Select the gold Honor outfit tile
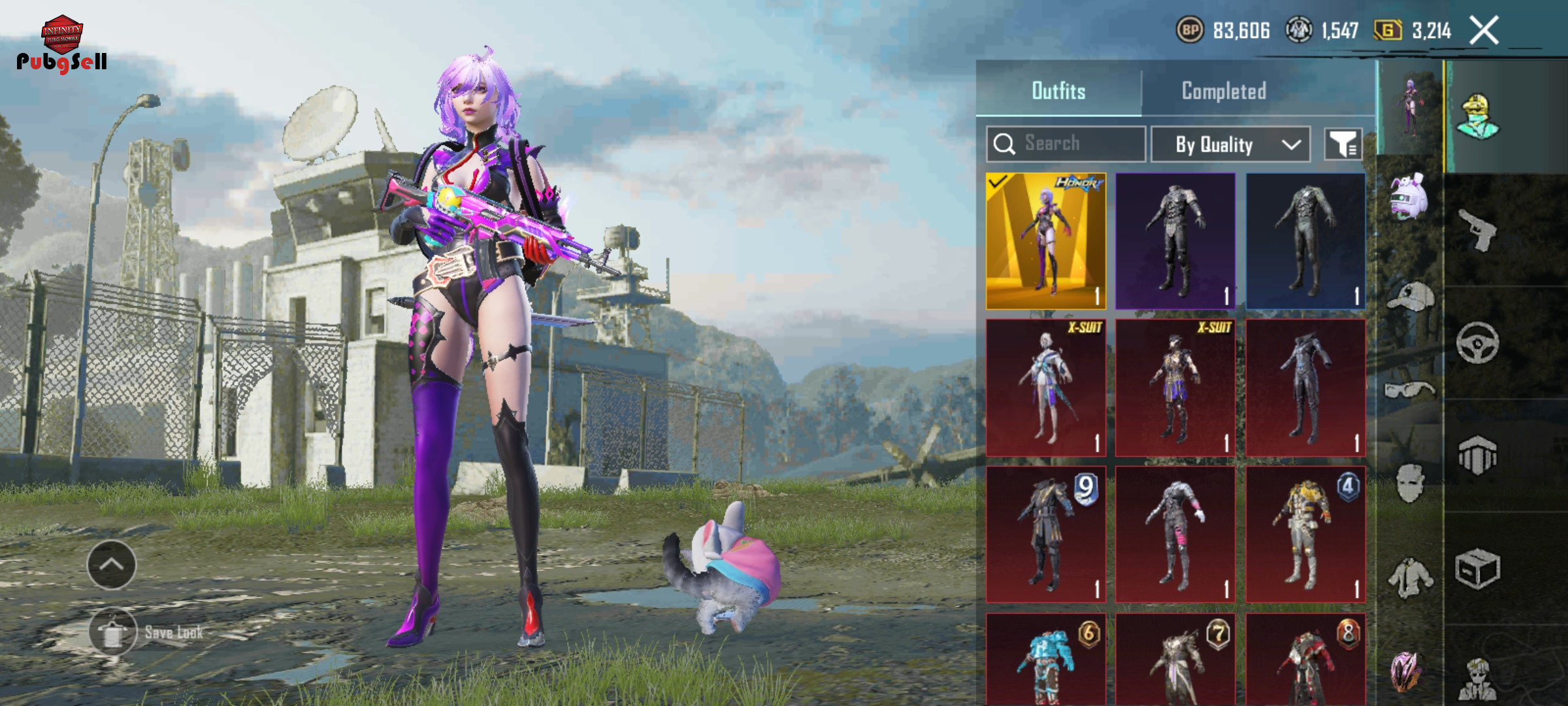The height and width of the screenshot is (706, 1568). (1046, 241)
